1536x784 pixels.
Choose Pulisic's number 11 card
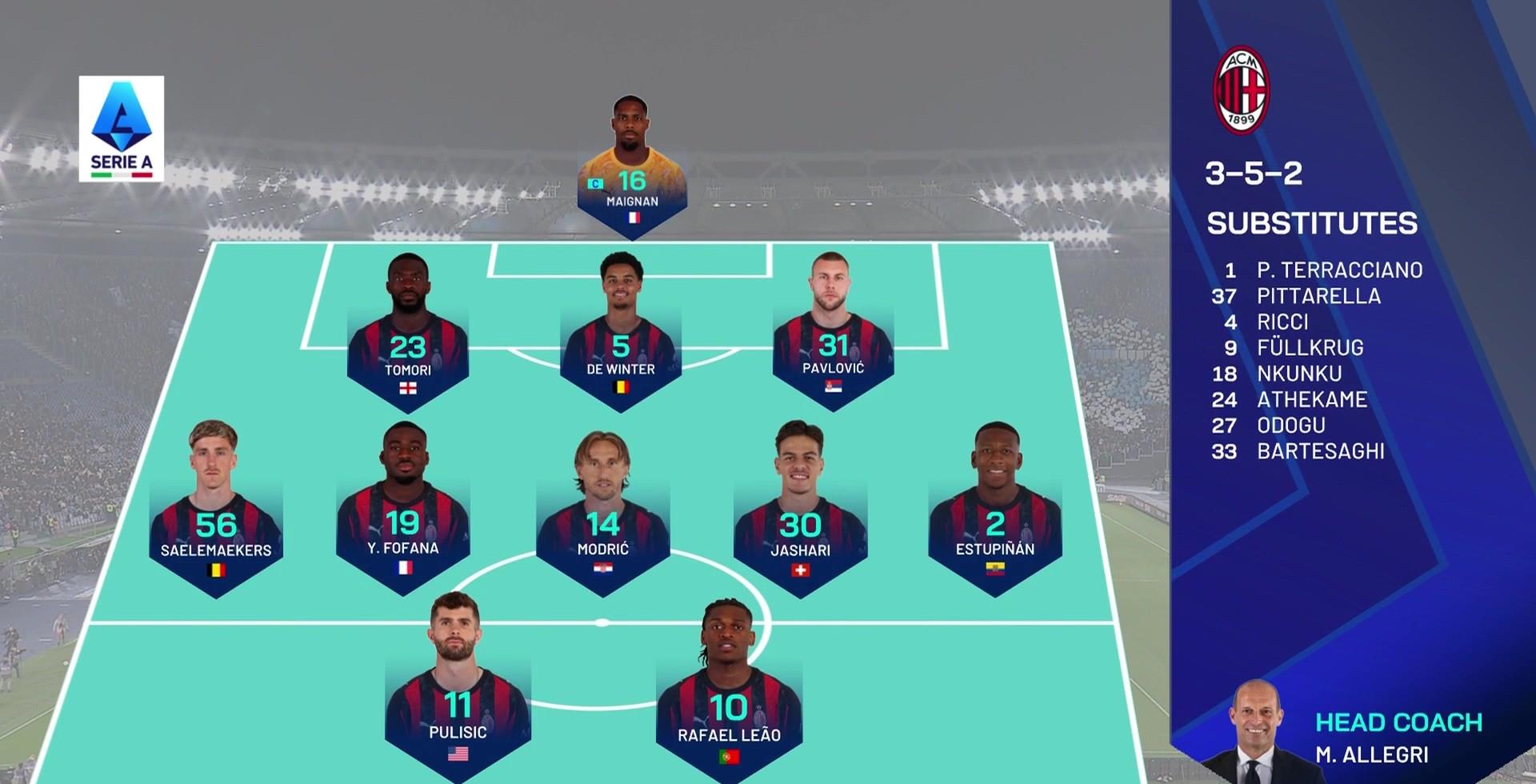[x=458, y=688]
